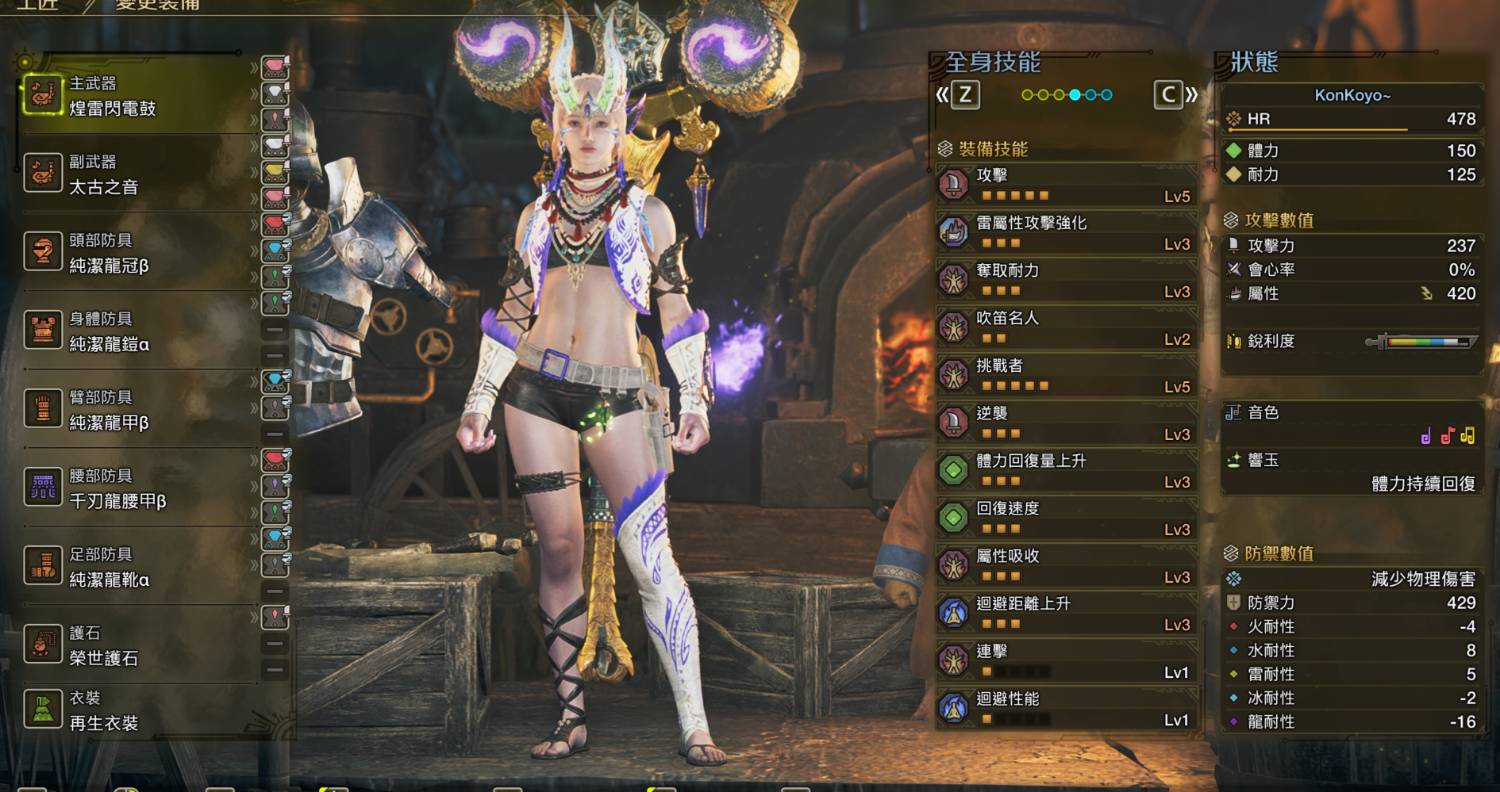Choose leg armor 純潔龍靴α
1500x792 pixels.
click(x=135, y=567)
